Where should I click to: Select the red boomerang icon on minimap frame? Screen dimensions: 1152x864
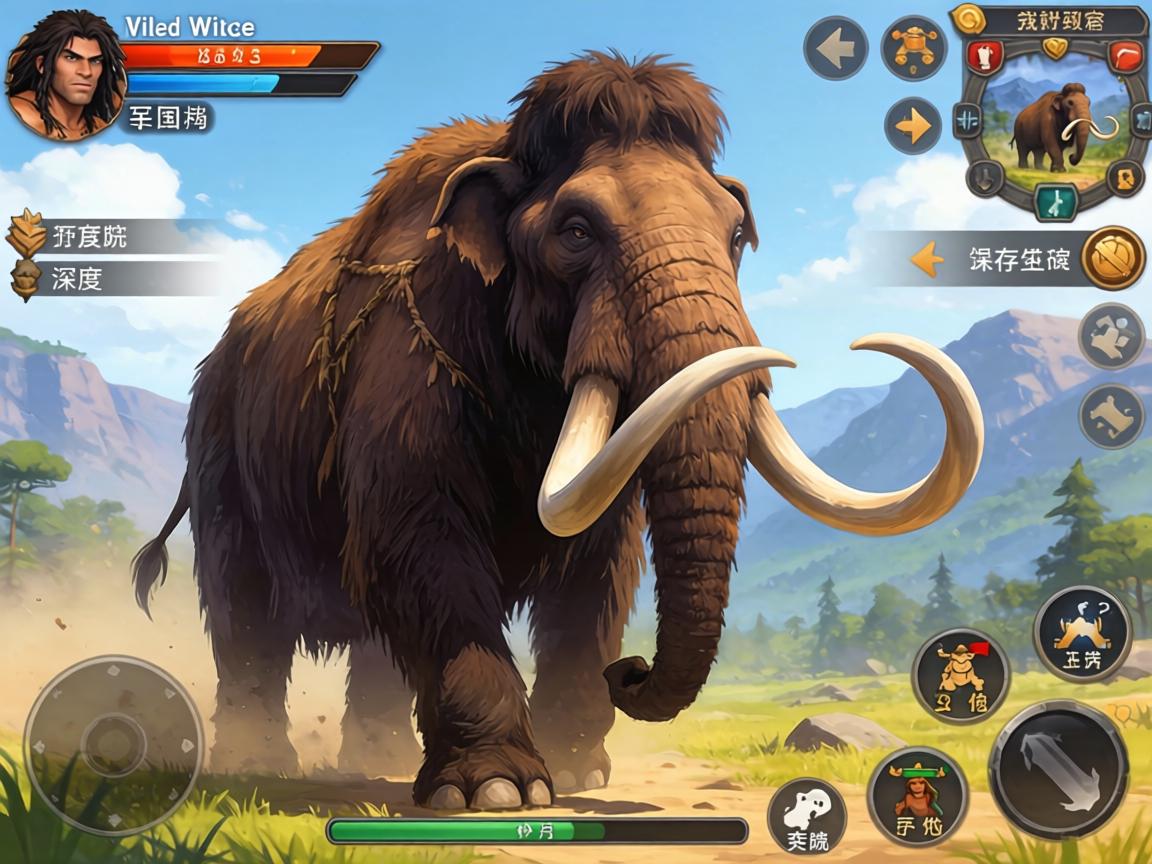[1126, 57]
